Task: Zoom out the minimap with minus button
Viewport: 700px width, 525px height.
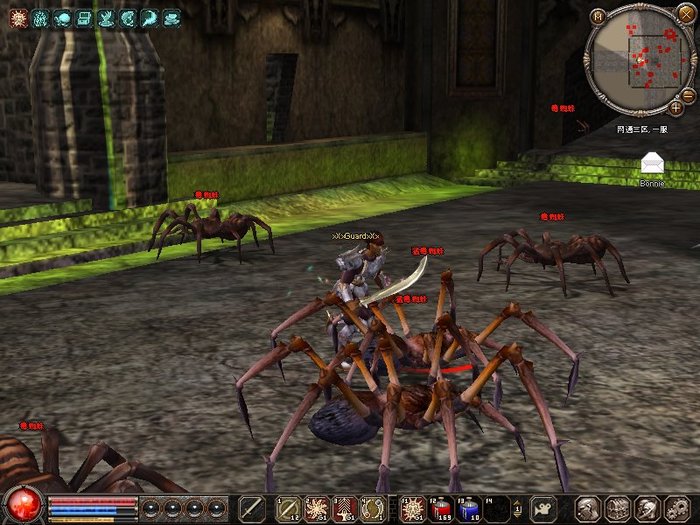Action: pyautogui.click(x=689, y=93)
